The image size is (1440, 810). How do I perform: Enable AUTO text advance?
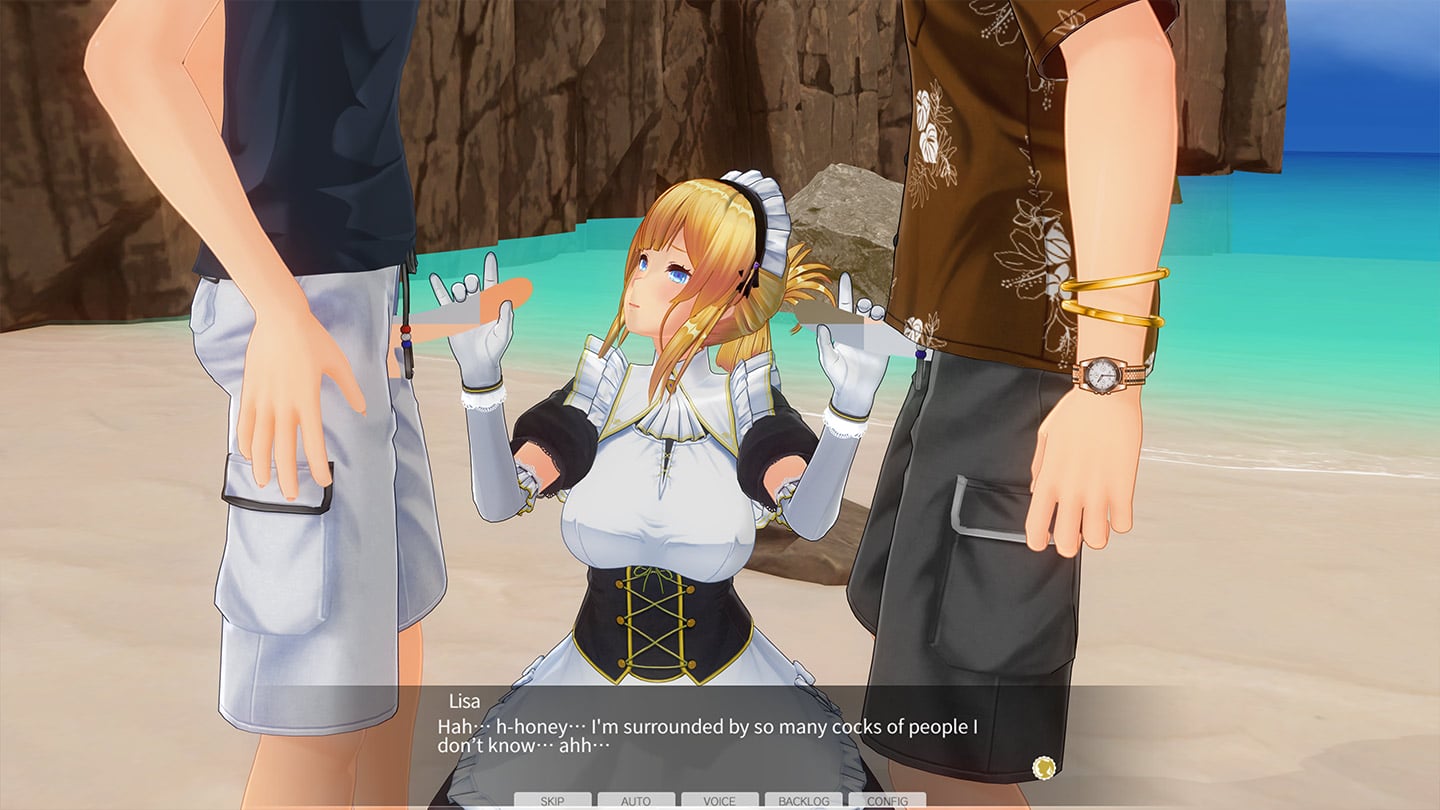(636, 801)
